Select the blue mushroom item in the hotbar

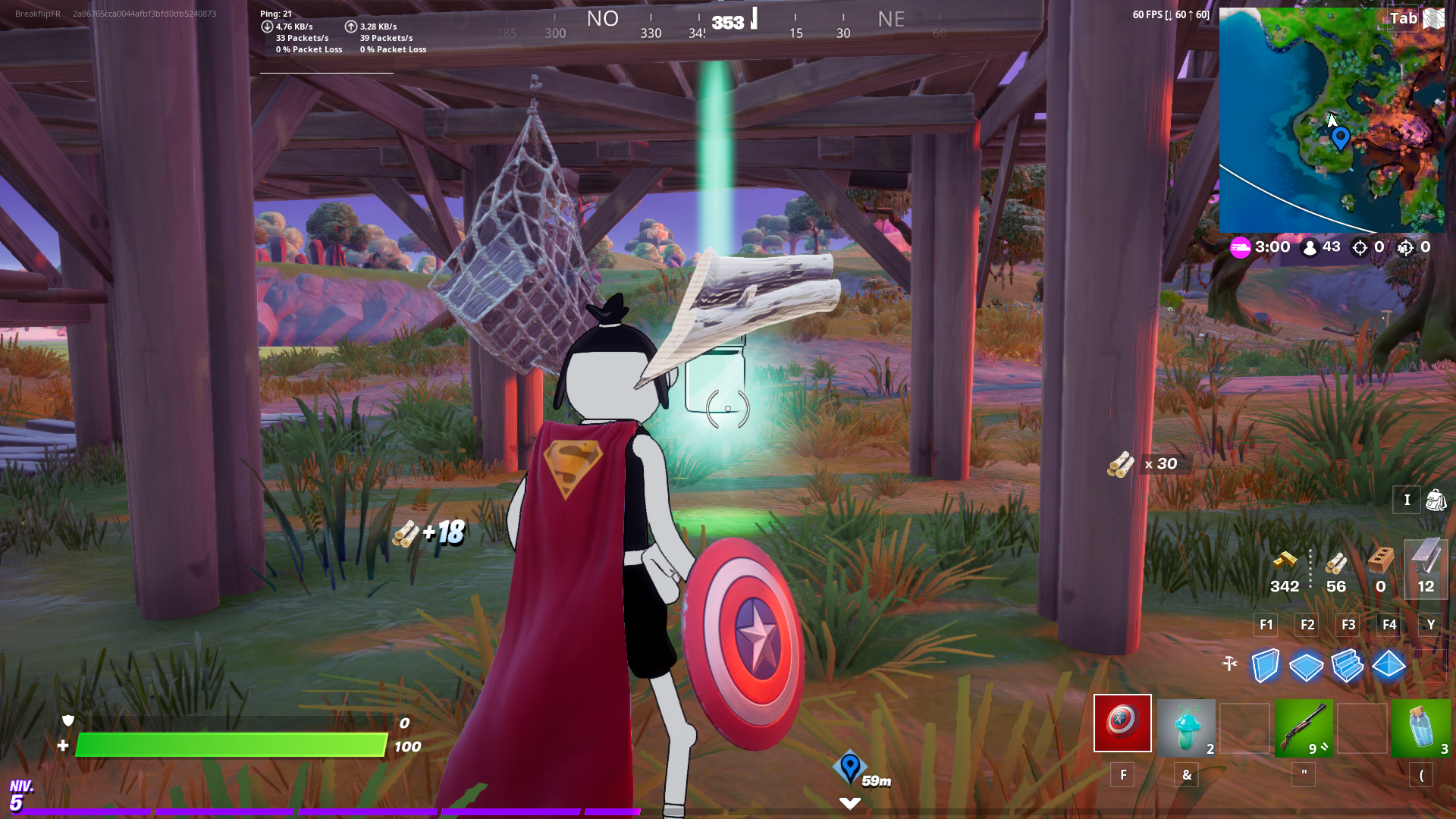1185,723
